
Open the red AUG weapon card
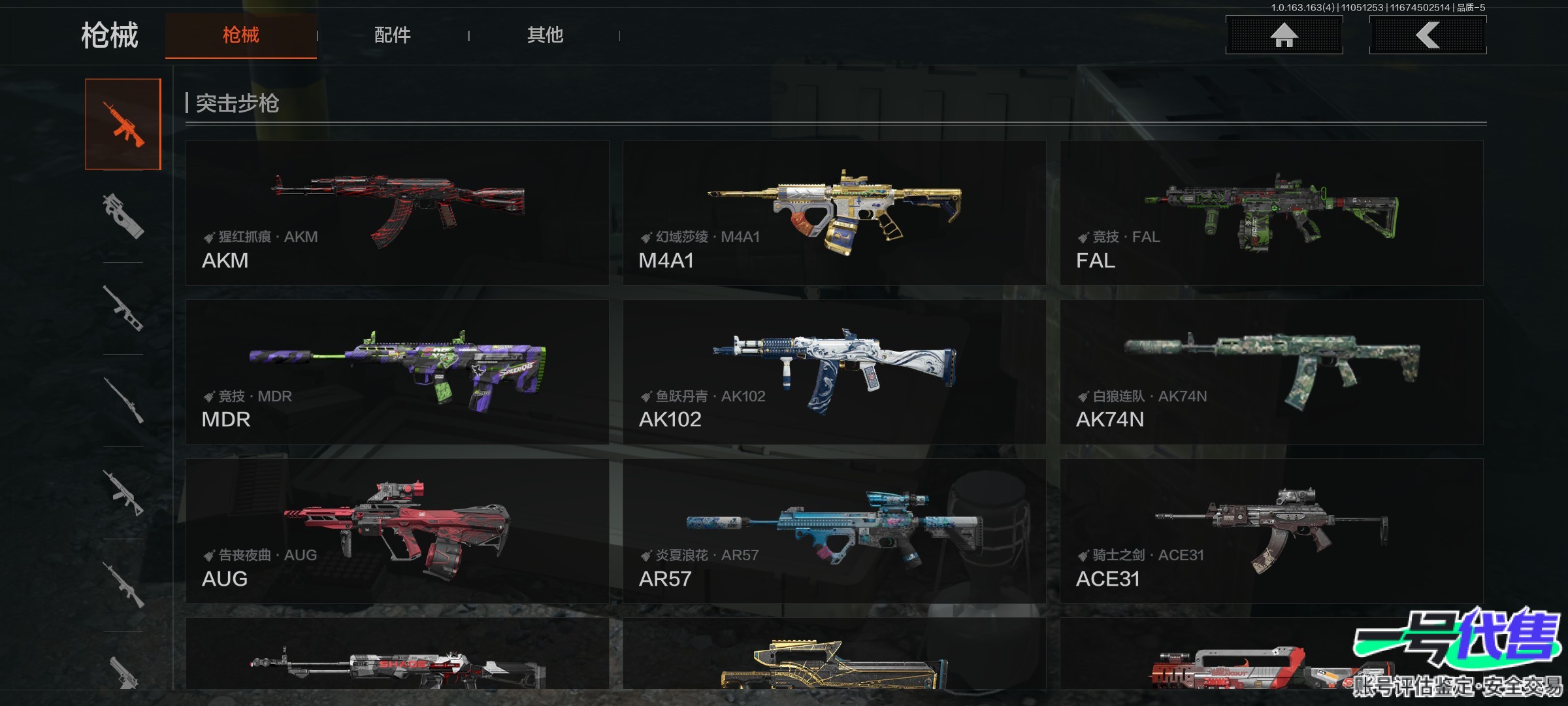(397, 531)
